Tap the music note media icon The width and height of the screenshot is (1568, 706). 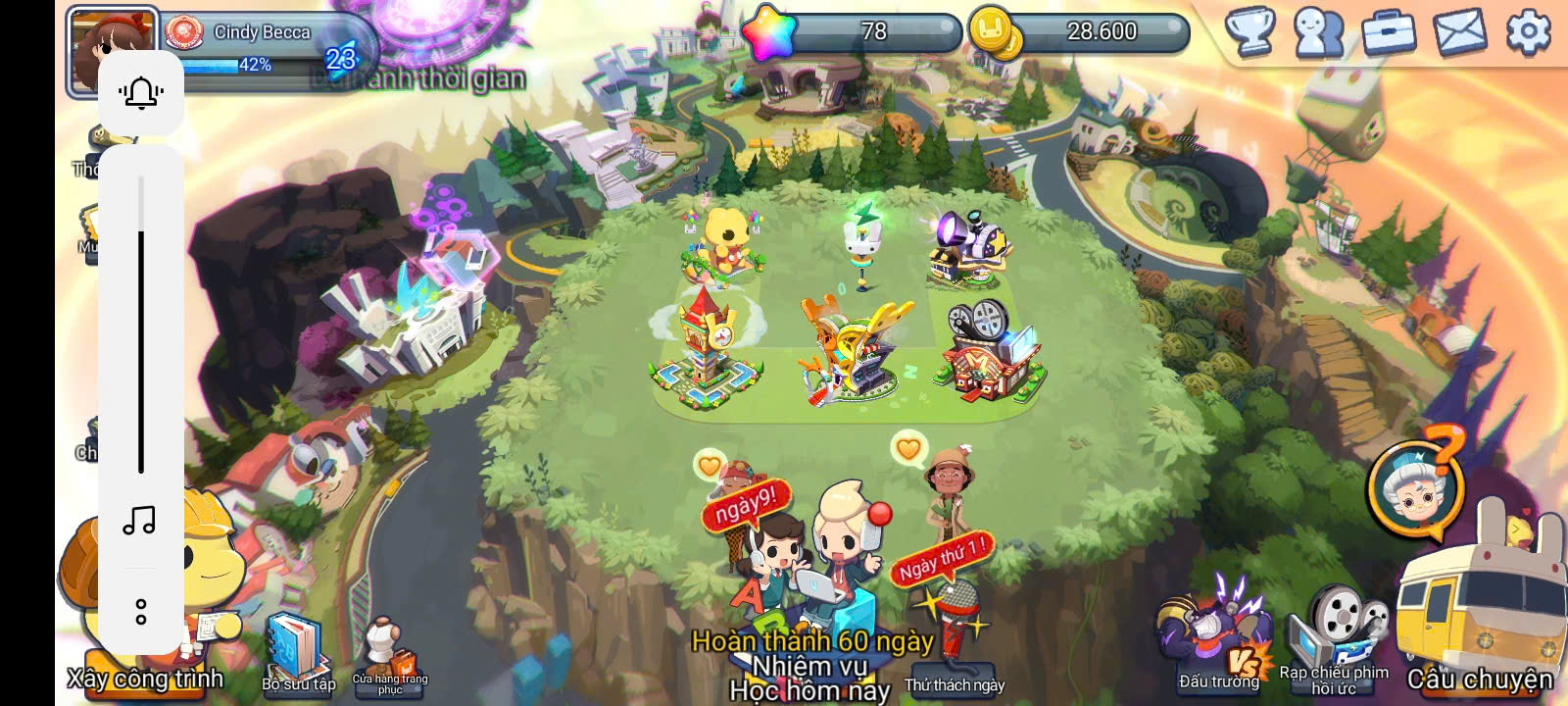tap(140, 520)
